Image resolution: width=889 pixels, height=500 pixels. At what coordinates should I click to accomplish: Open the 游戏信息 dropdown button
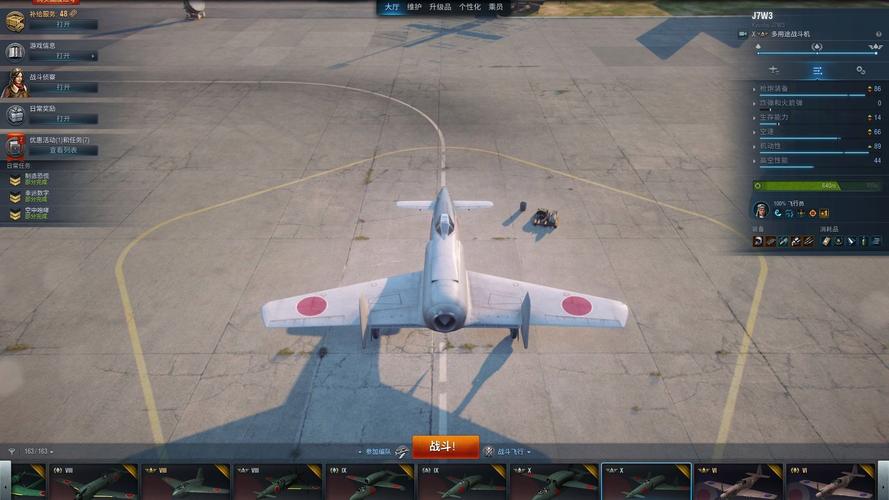point(63,56)
